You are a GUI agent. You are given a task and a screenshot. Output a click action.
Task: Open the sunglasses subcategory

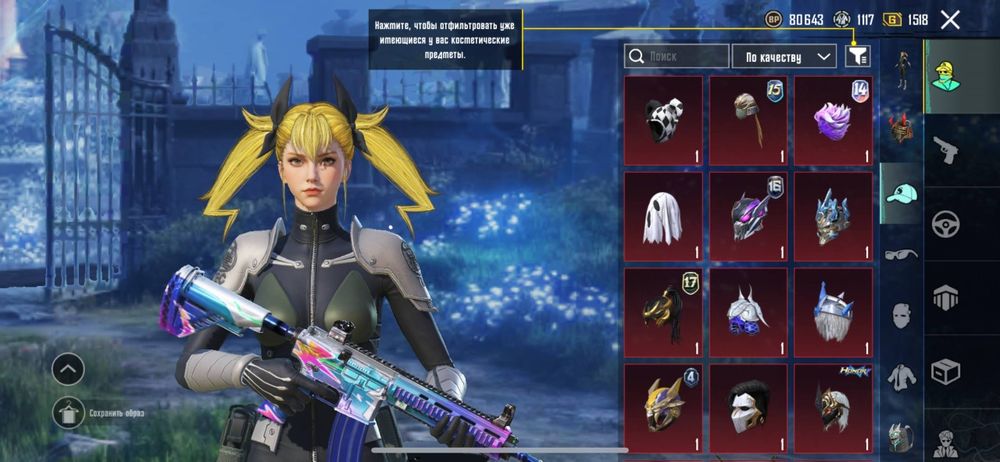[x=901, y=254]
